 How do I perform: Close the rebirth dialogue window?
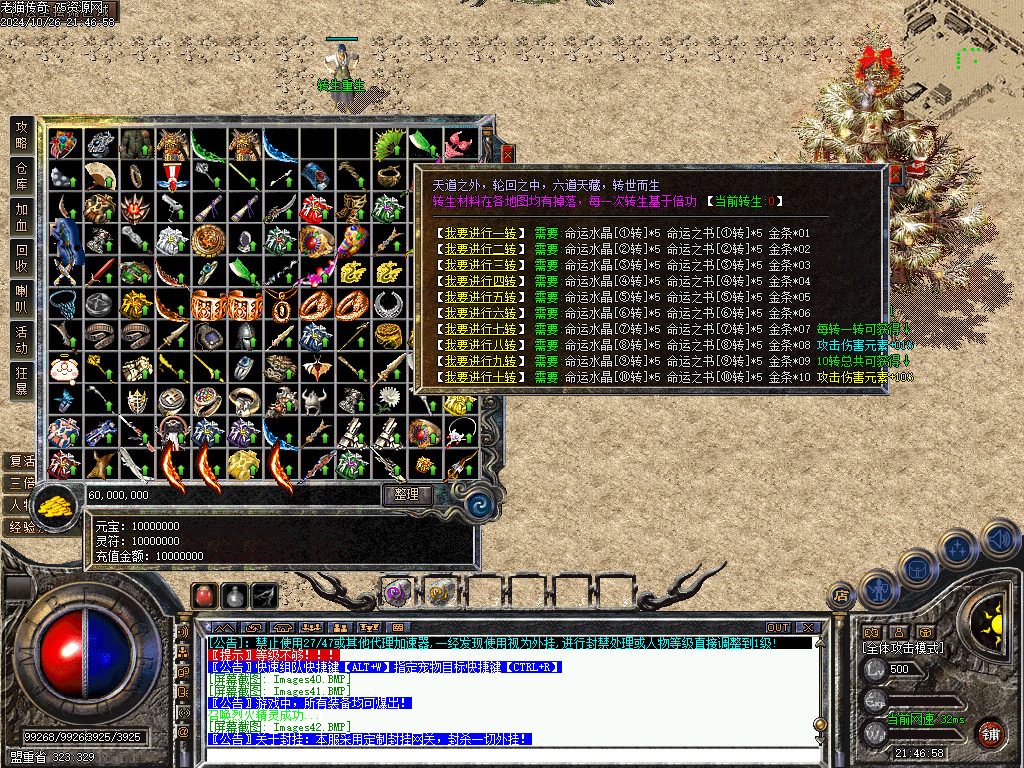894,175
